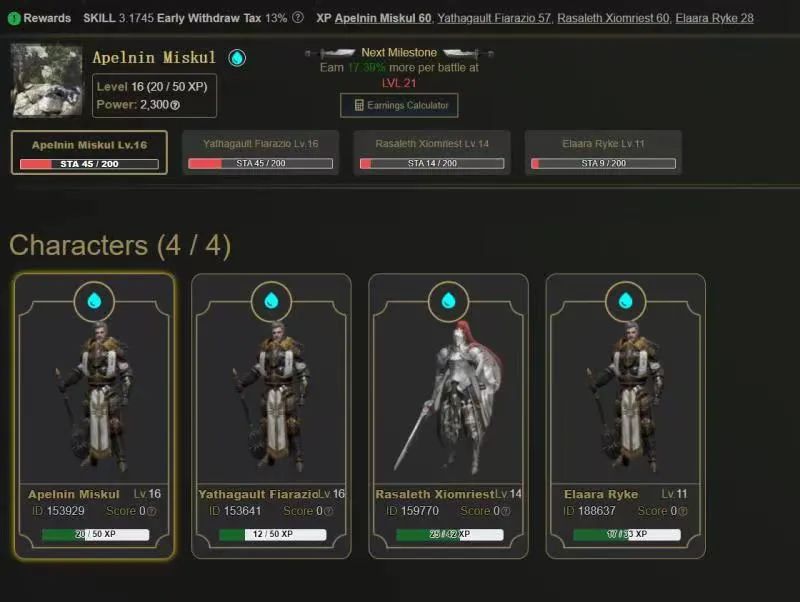Select the Apelnin Miskul Lv.16 stamina tab
Screen dimensions: 800x602
point(89,152)
